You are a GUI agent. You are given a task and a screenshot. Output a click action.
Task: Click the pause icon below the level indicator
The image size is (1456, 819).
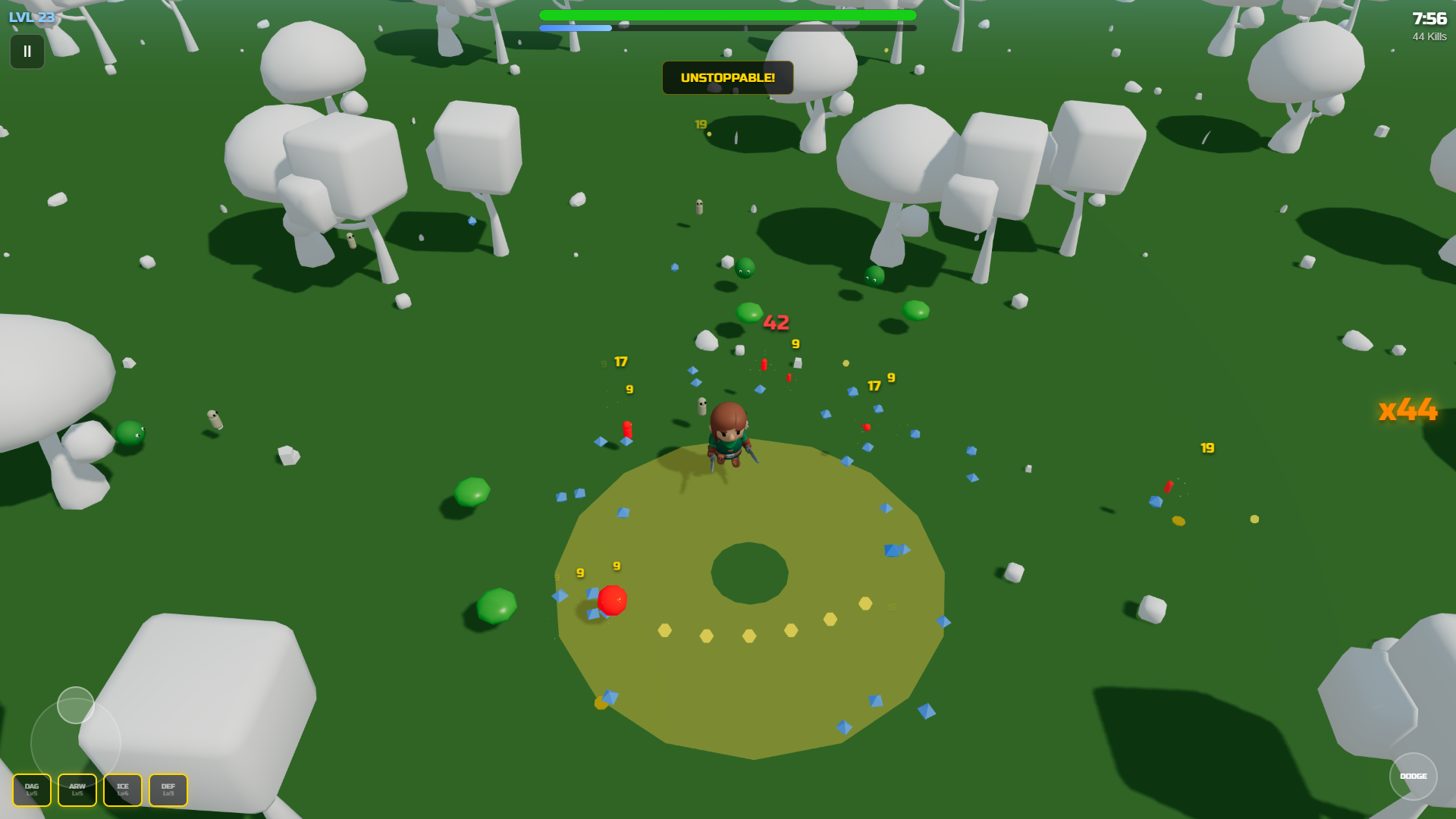click(27, 52)
